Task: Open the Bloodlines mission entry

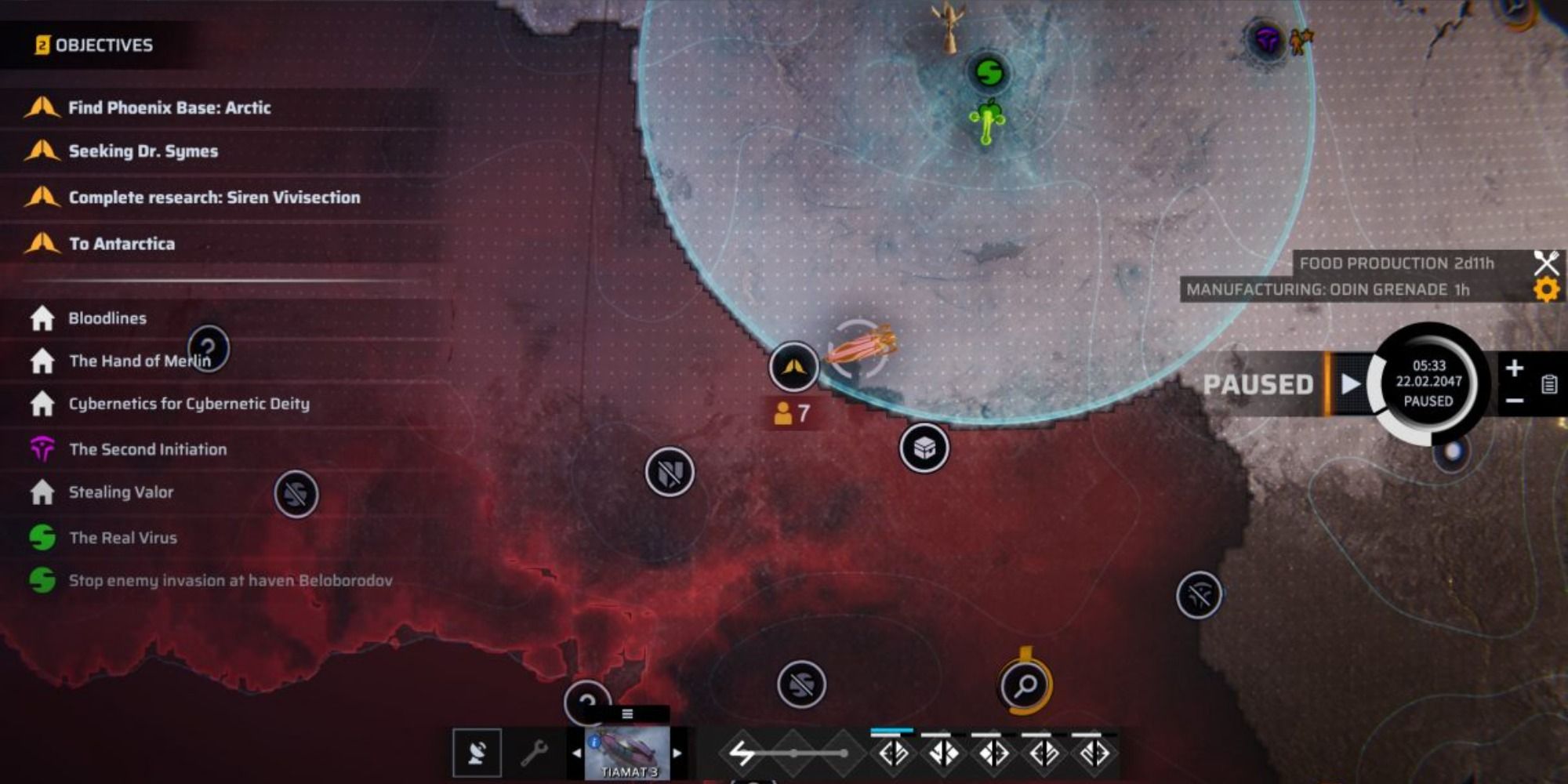Action: (107, 318)
